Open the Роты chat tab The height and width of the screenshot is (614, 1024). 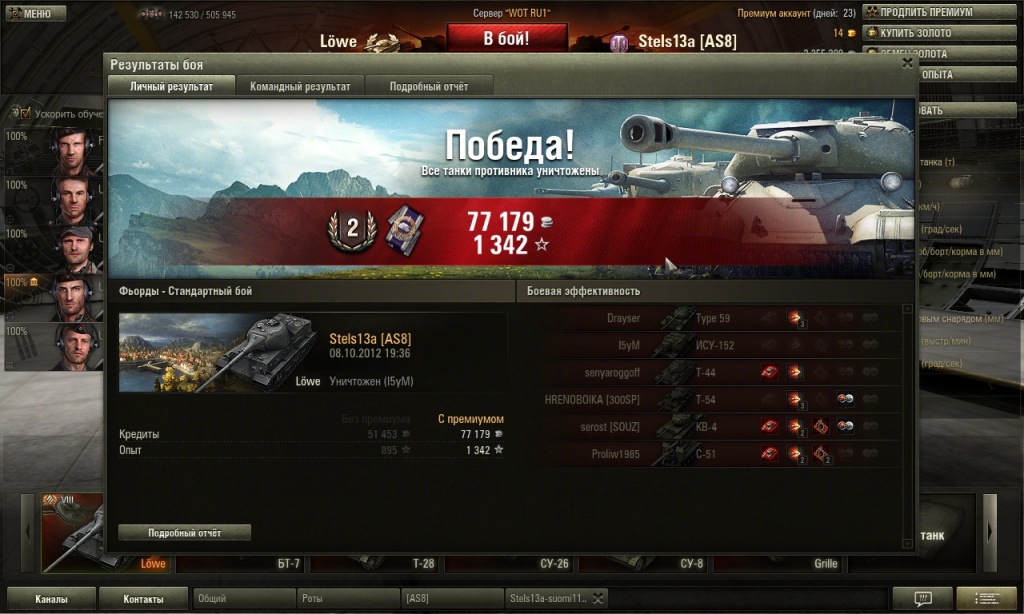pyautogui.click(x=347, y=598)
